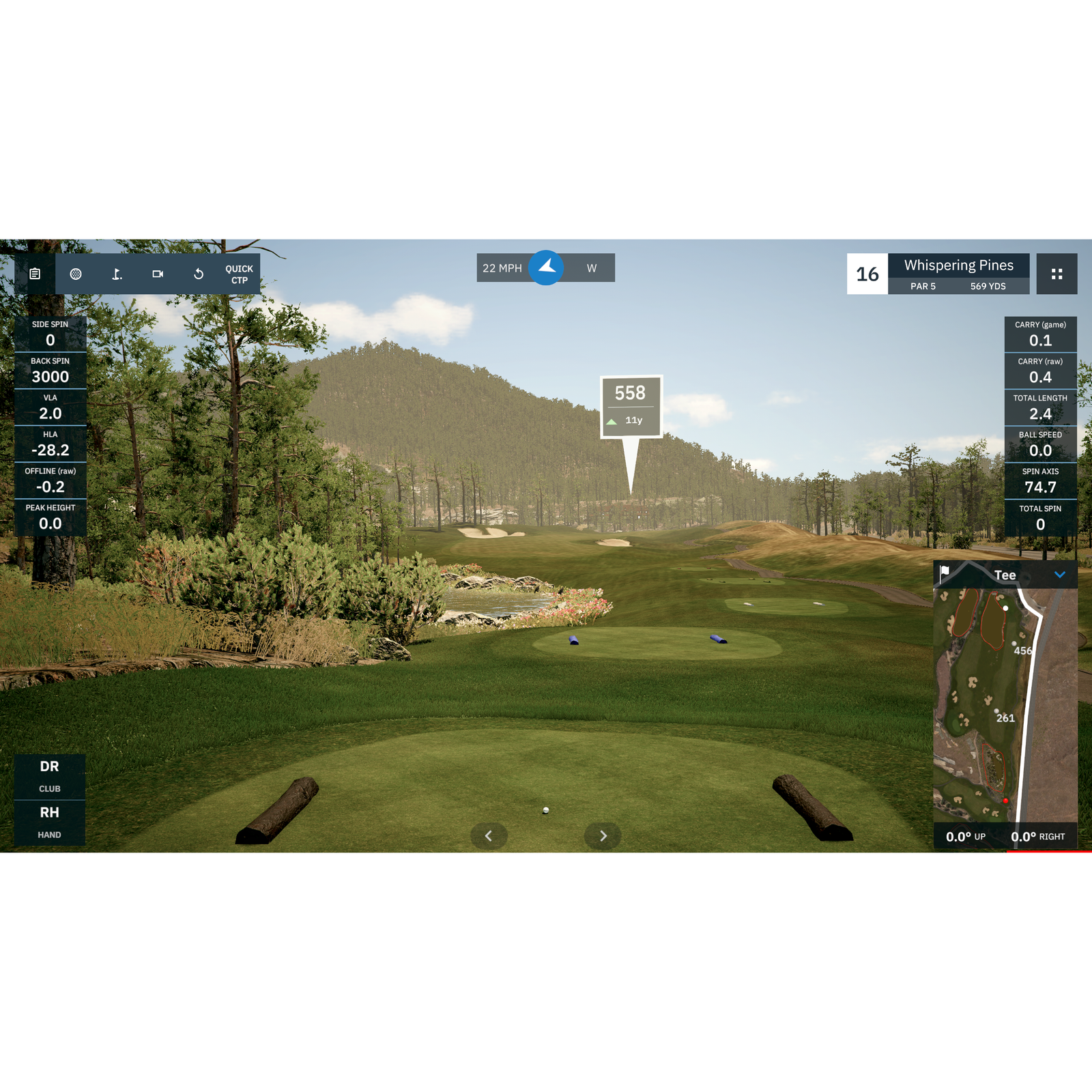
Task: Toggle the BACK SPIN stat tile
Action: pyautogui.click(x=51, y=369)
